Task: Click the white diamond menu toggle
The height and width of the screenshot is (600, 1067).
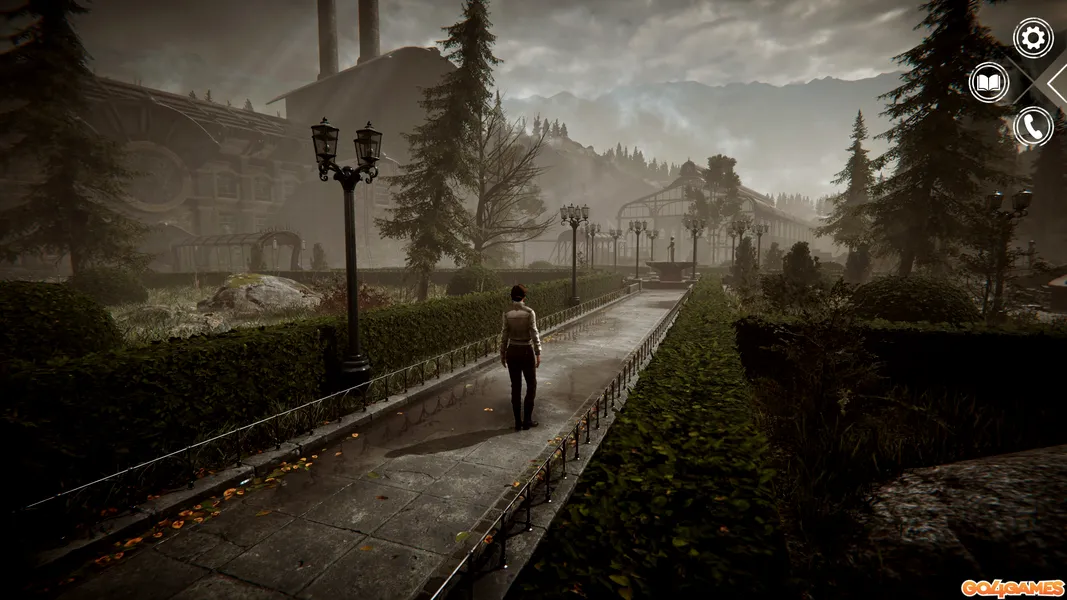Action: [x=1055, y=82]
